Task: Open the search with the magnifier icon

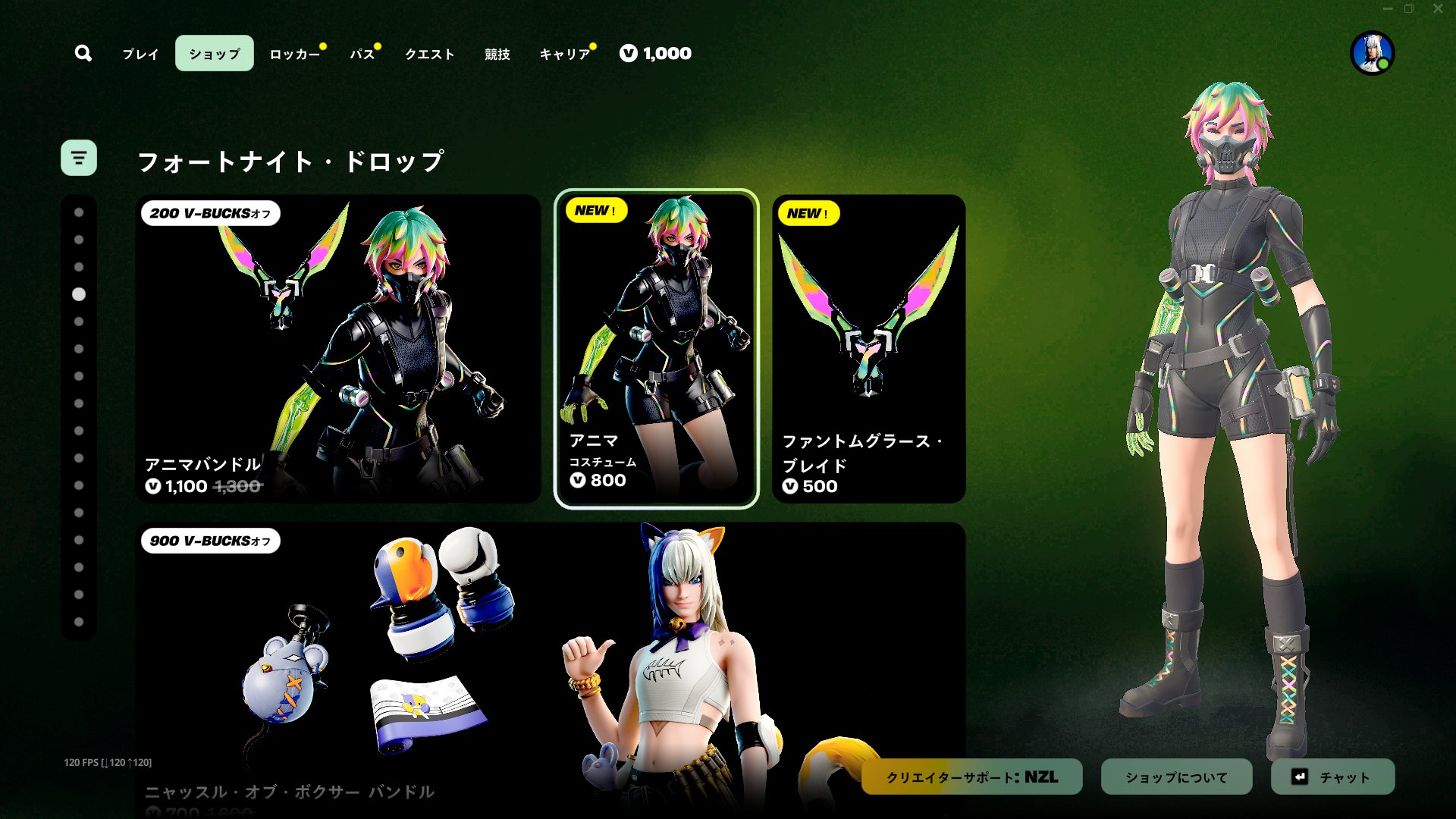Action: point(83,53)
